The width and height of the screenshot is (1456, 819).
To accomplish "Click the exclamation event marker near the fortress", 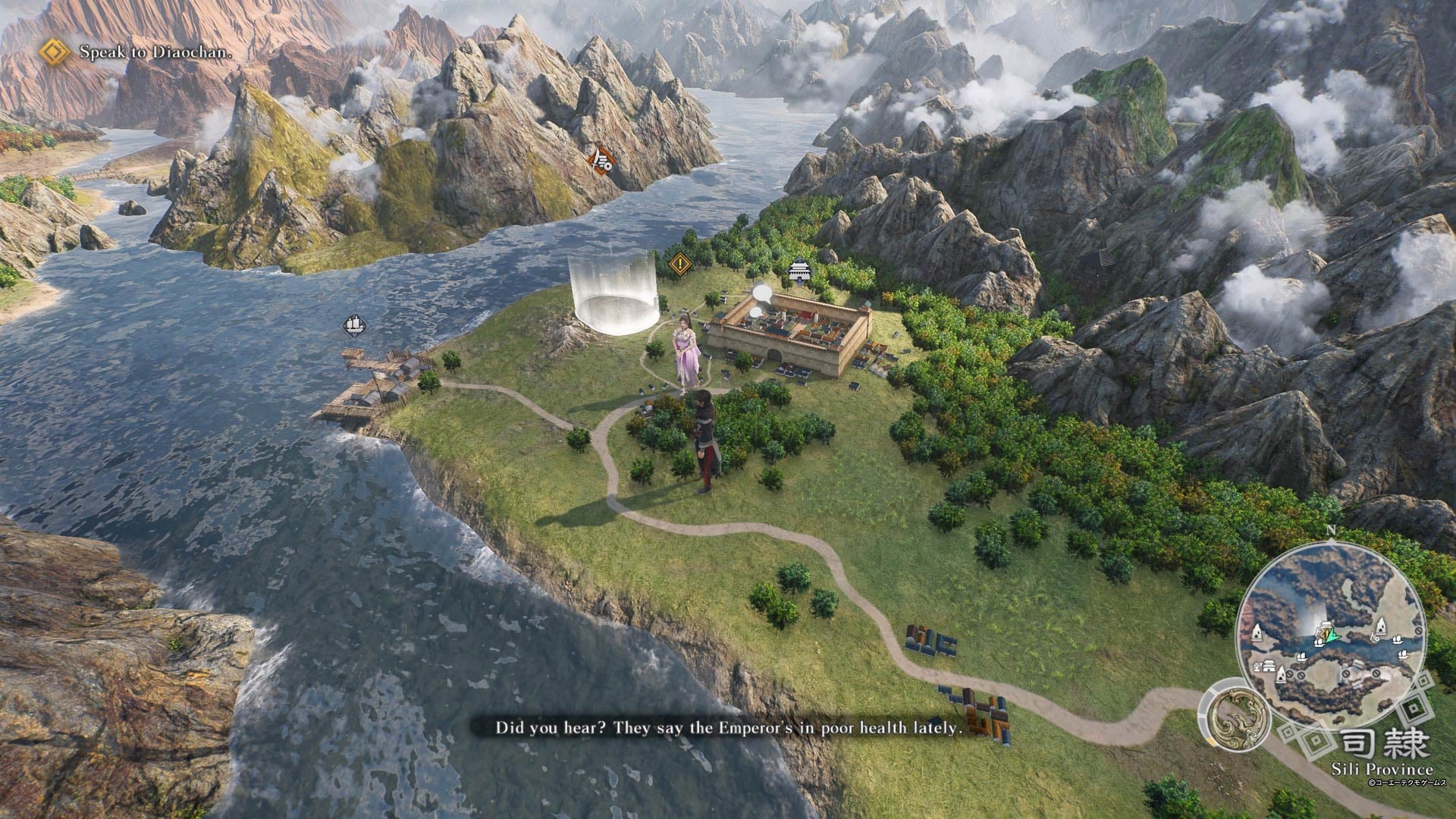I will [x=679, y=263].
